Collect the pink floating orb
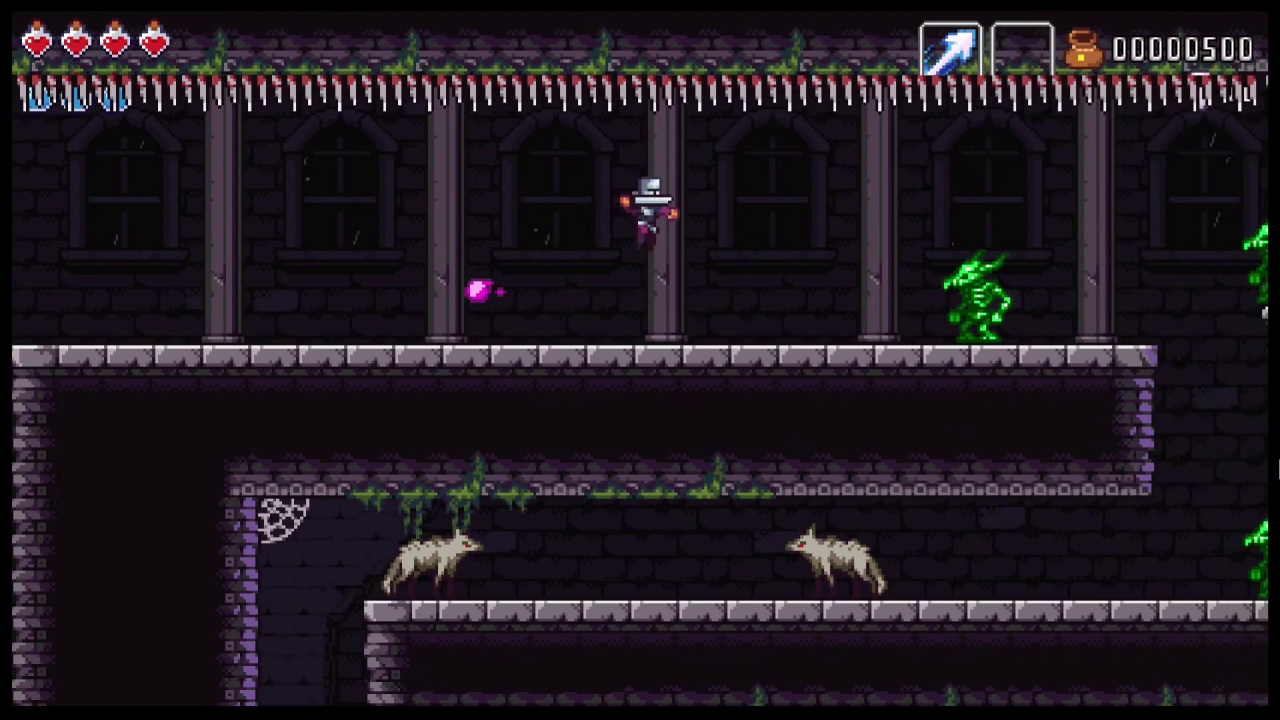Image resolution: width=1280 pixels, height=720 pixels. 481,291
